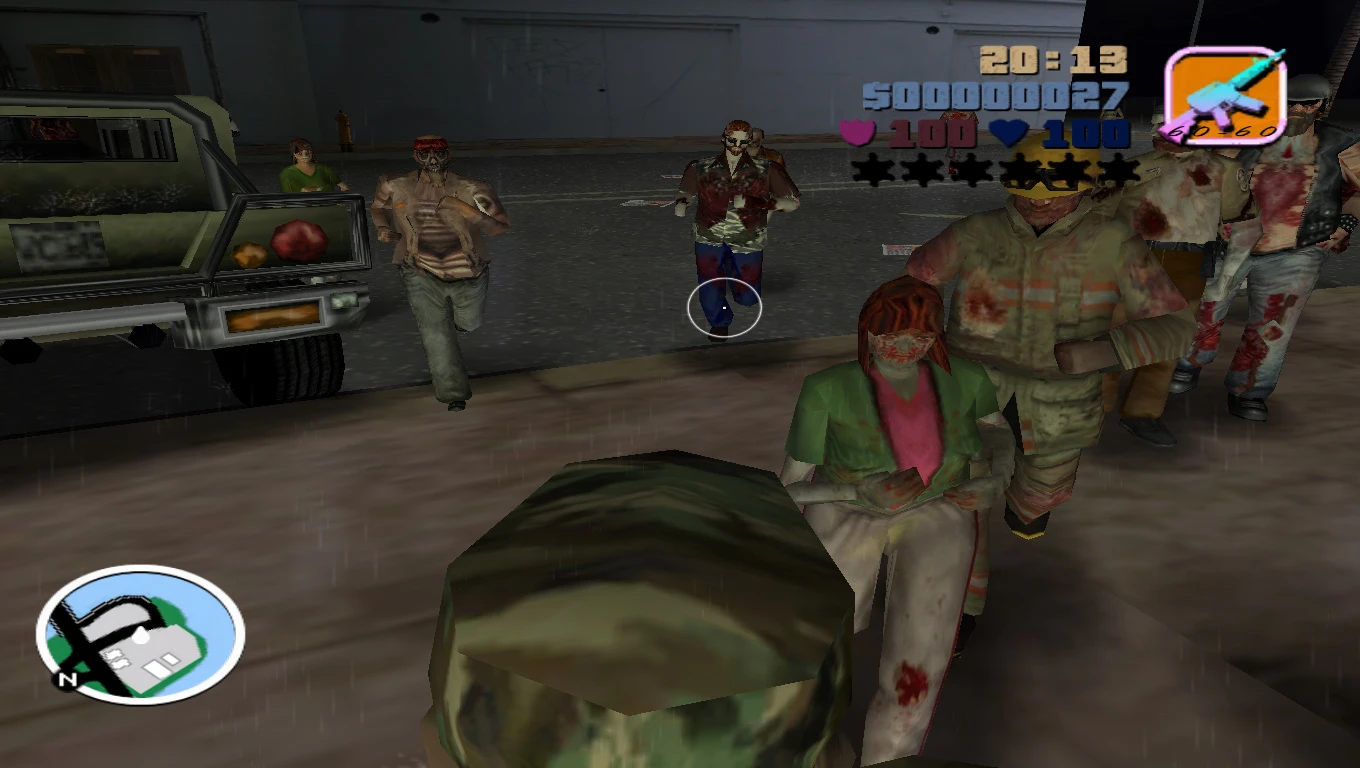Click the fire hydrant near the wall
Screen dimensions: 1360x768
pyautogui.click(x=345, y=128)
